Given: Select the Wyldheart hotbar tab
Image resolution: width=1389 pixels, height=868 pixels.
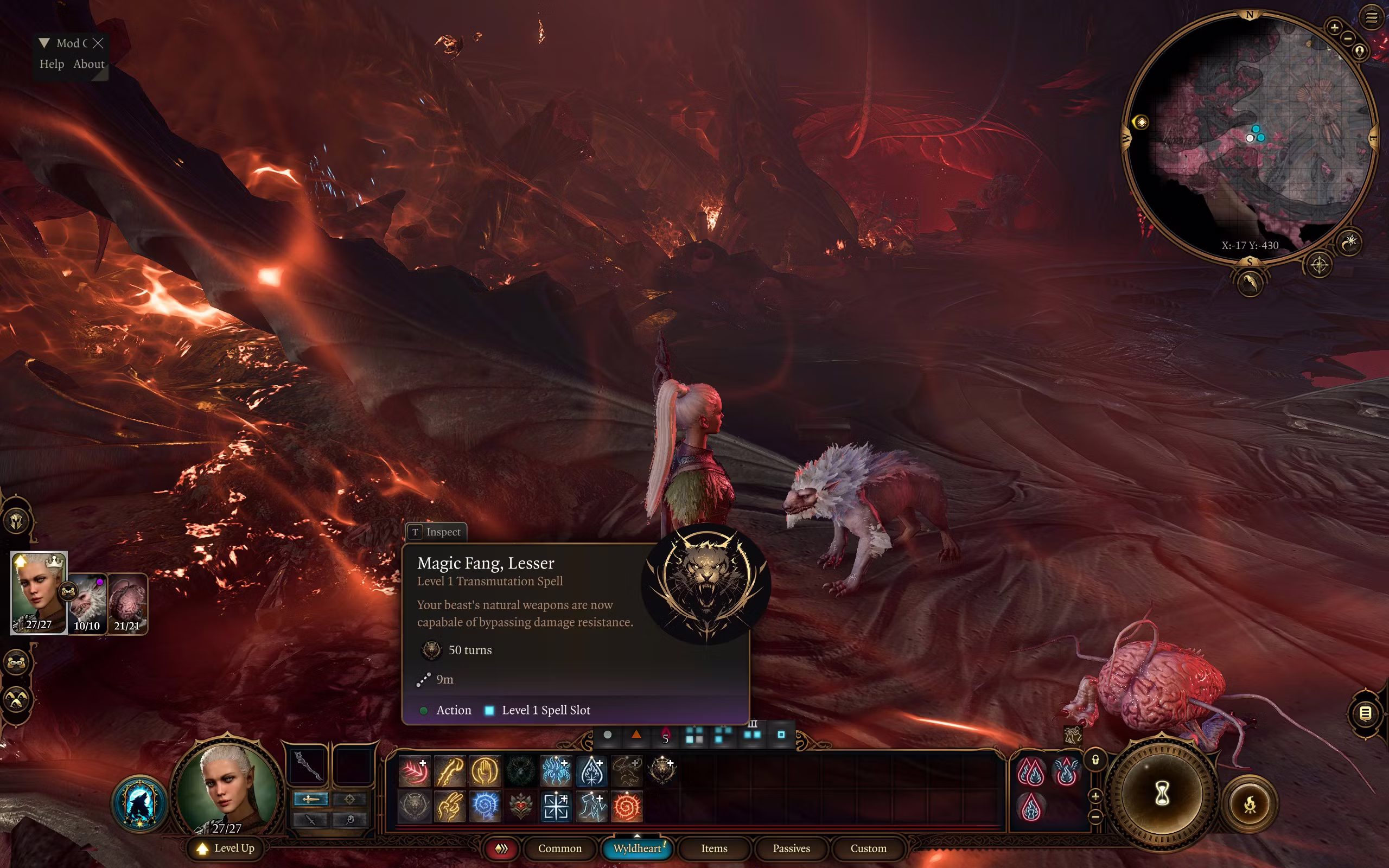Looking at the screenshot, I should point(637,848).
